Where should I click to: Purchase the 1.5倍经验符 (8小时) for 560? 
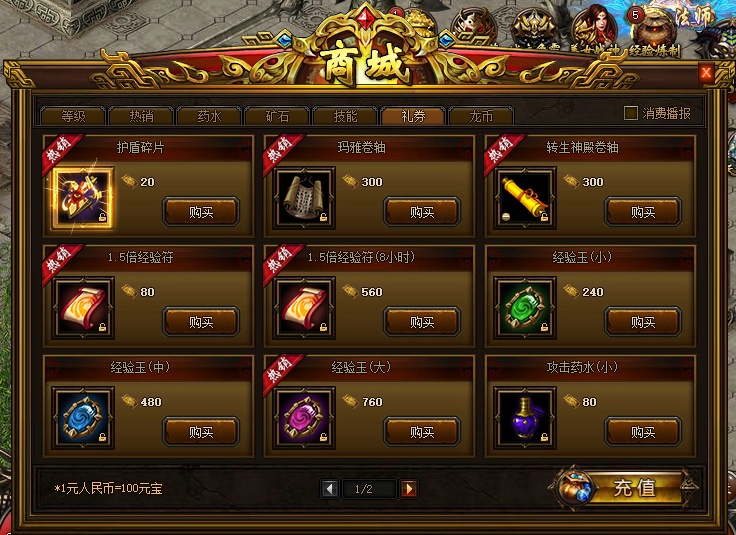pyautogui.click(x=422, y=322)
